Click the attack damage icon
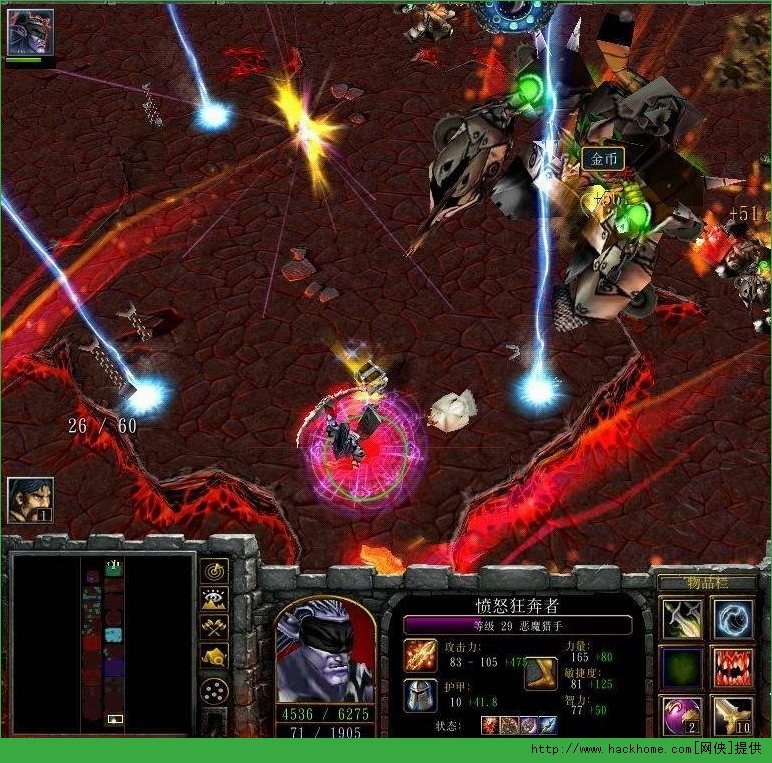Screen dimensions: 772x763 [420, 655]
